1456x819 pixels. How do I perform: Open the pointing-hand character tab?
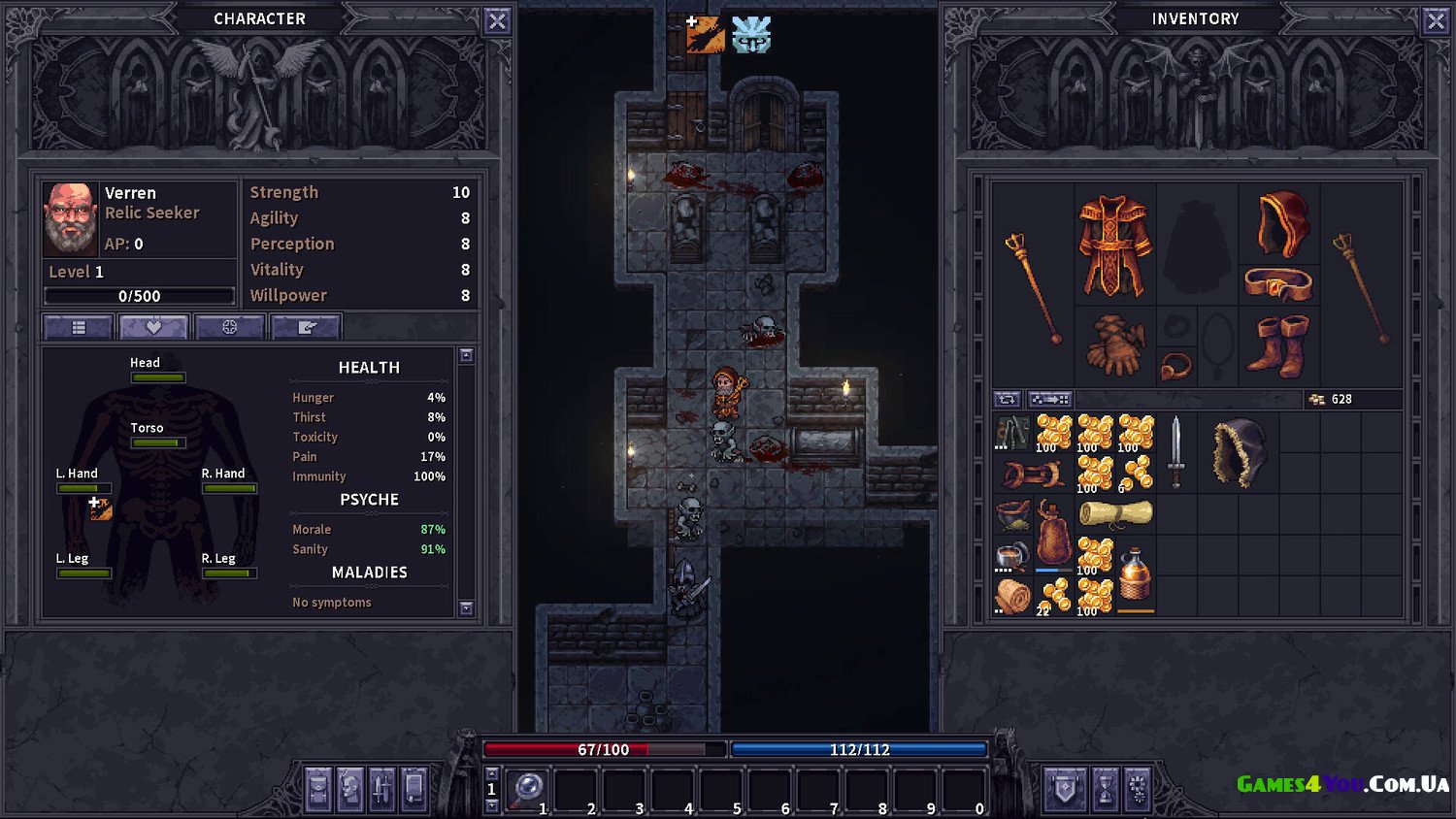click(307, 327)
